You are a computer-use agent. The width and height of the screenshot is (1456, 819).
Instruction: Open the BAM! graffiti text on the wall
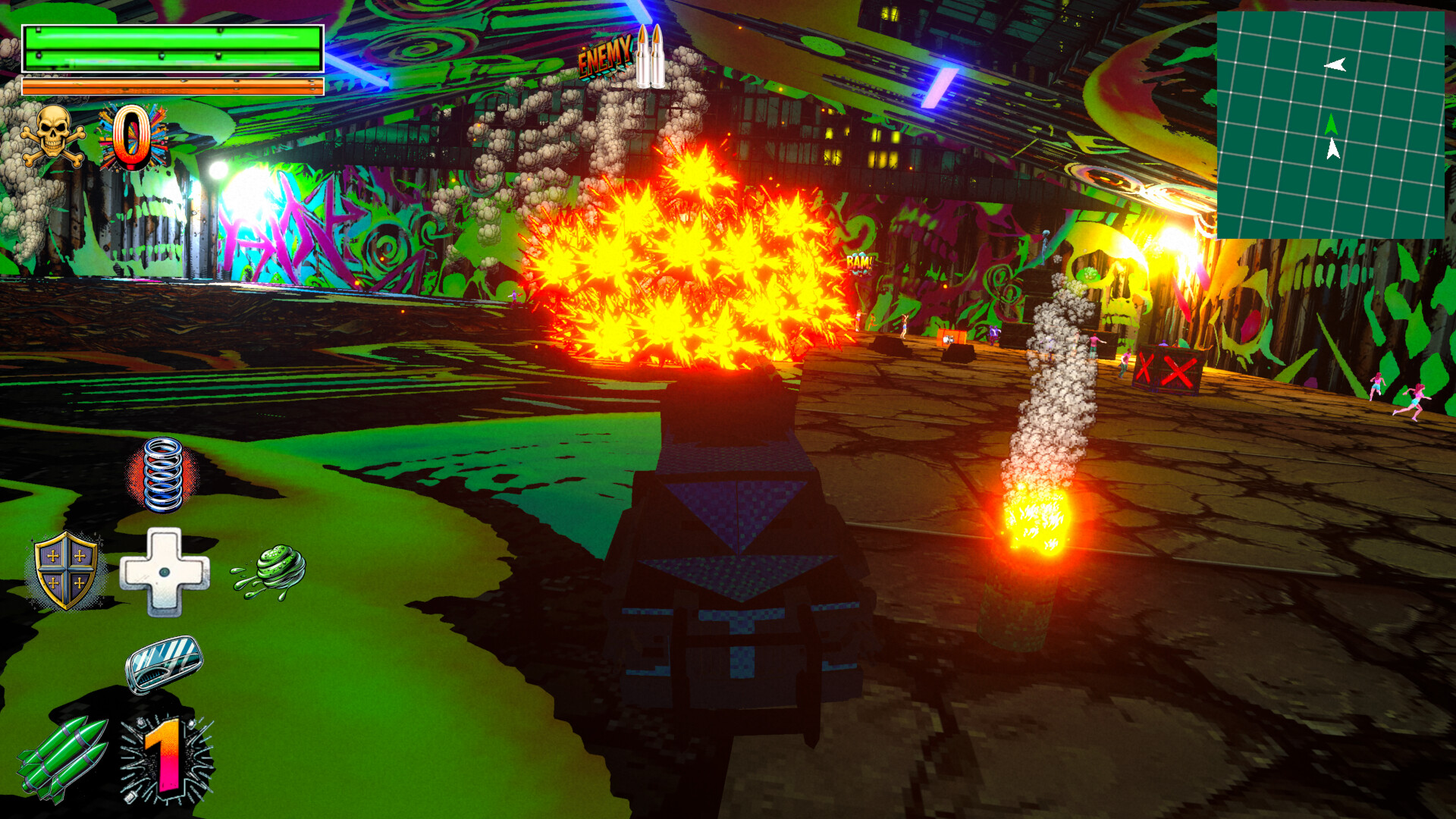pyautogui.click(x=859, y=261)
